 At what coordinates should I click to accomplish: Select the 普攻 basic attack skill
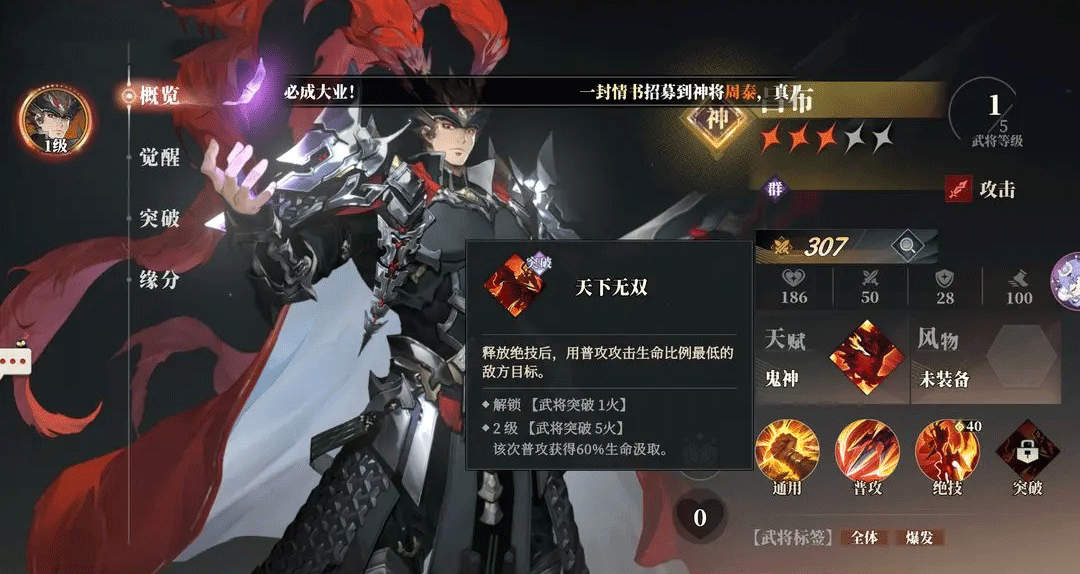(867, 451)
